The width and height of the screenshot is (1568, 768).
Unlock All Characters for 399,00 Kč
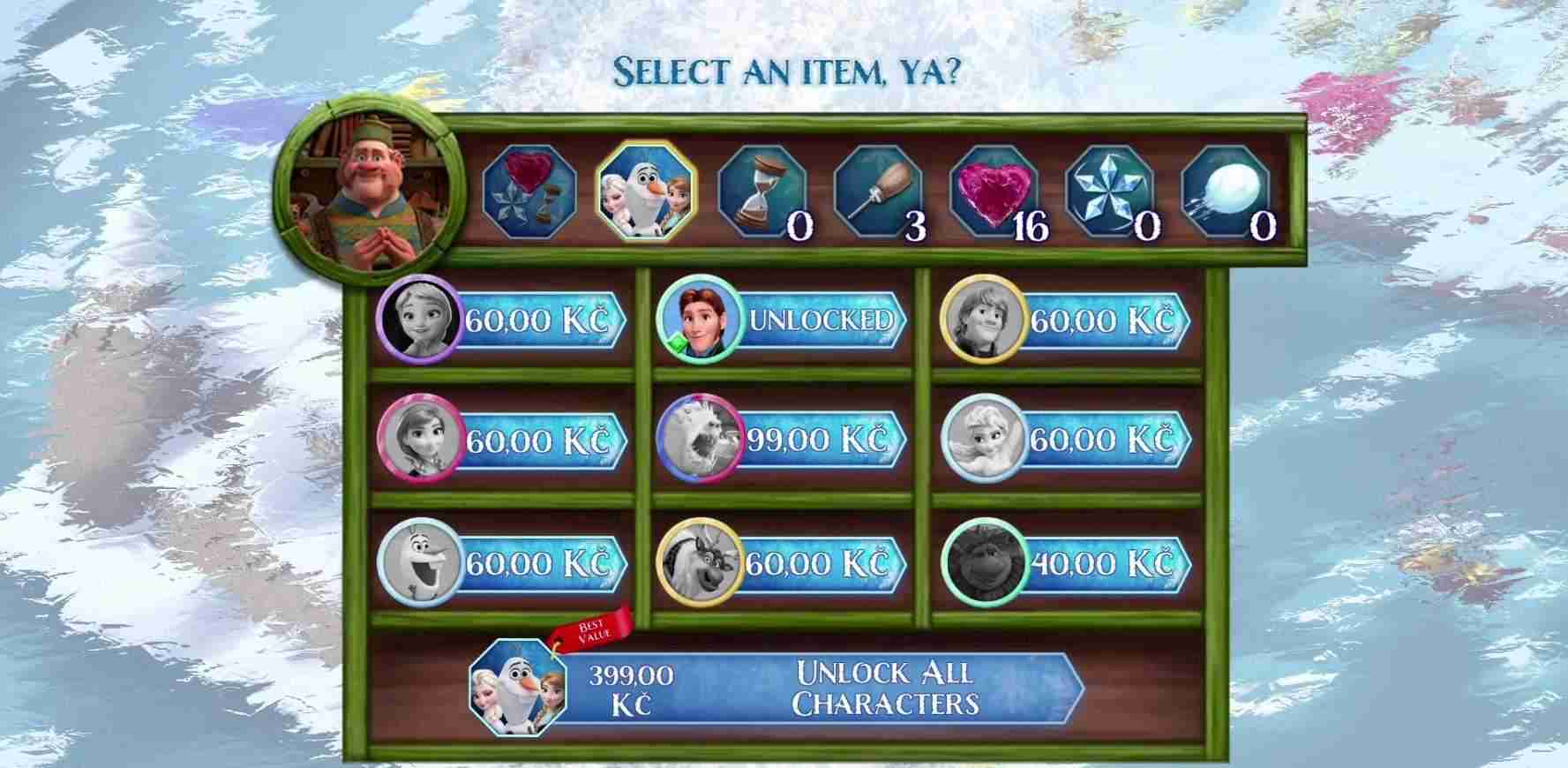click(776, 689)
